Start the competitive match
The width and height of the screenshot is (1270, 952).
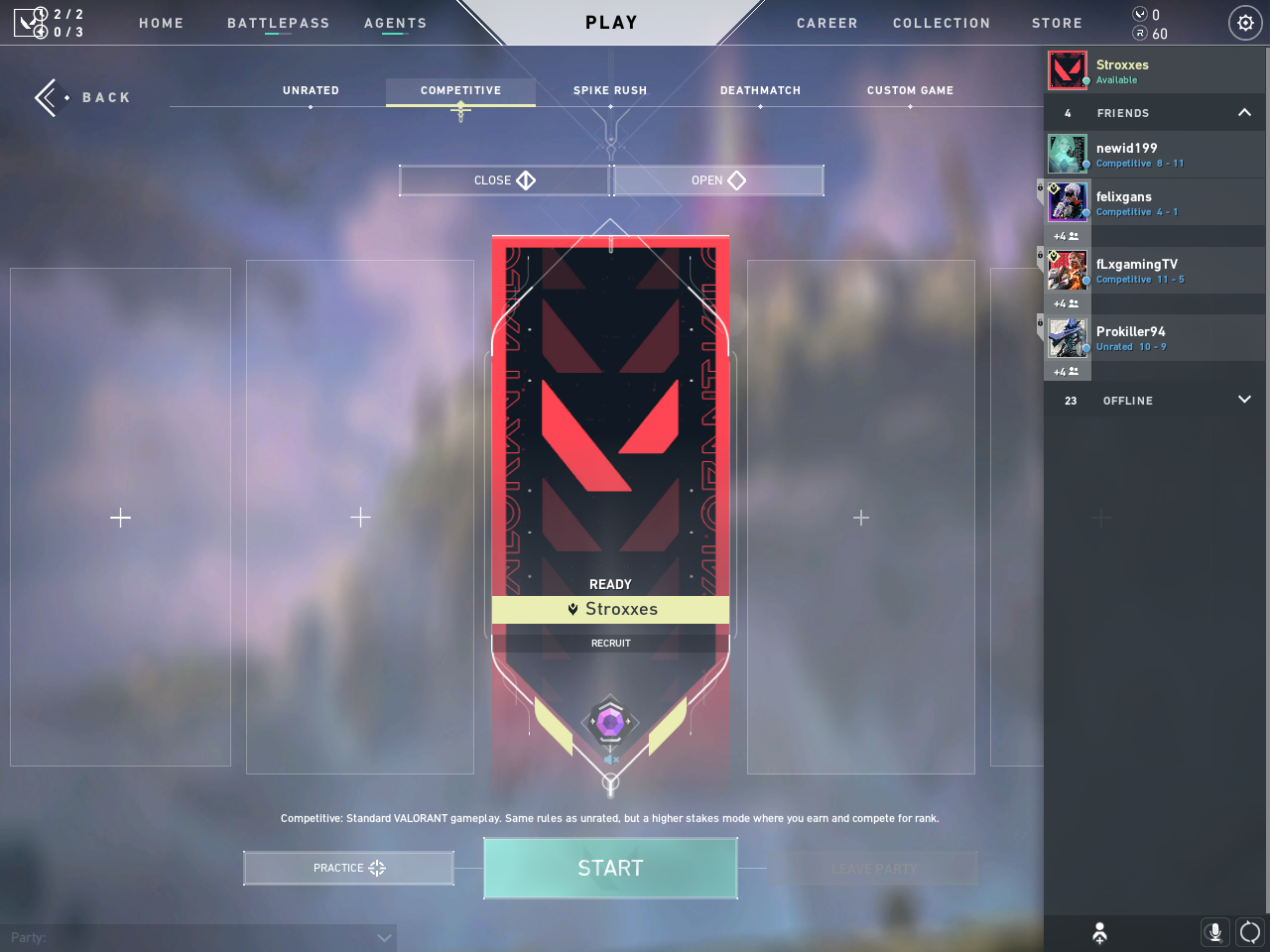click(x=610, y=868)
